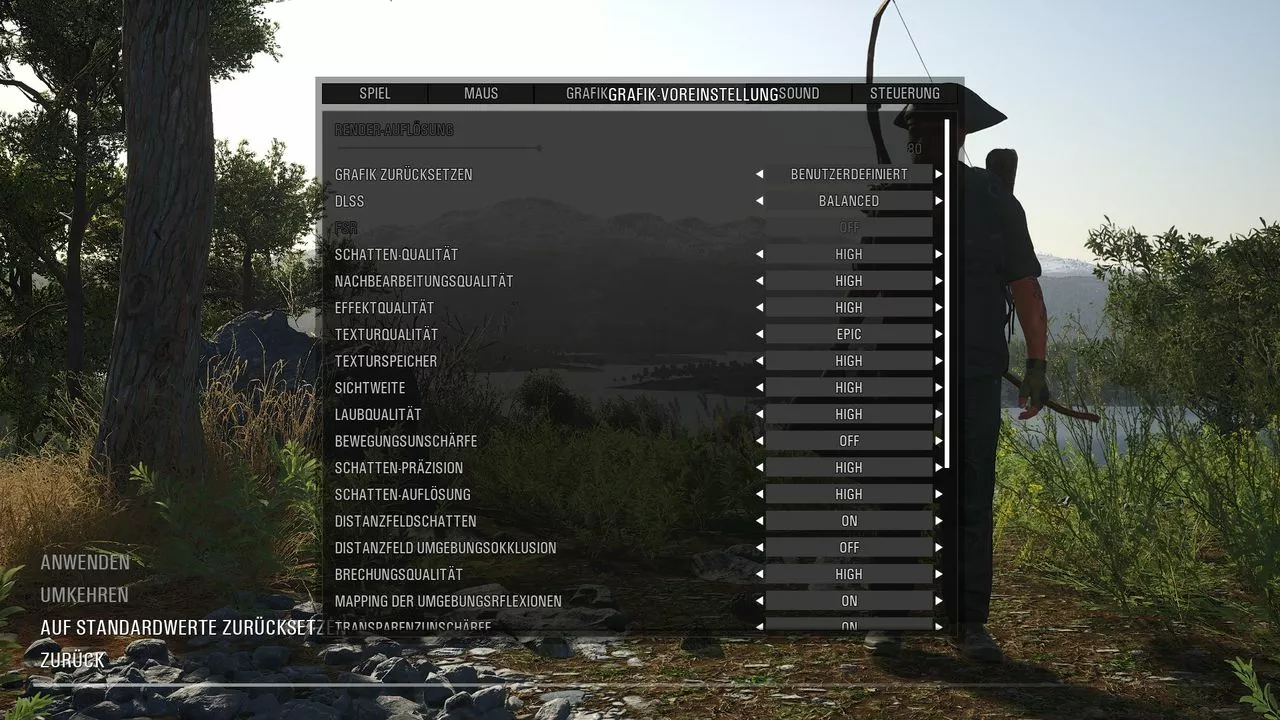This screenshot has width=1280, height=720.
Task: Click the settings list scrollbar
Action: (x=946, y=294)
